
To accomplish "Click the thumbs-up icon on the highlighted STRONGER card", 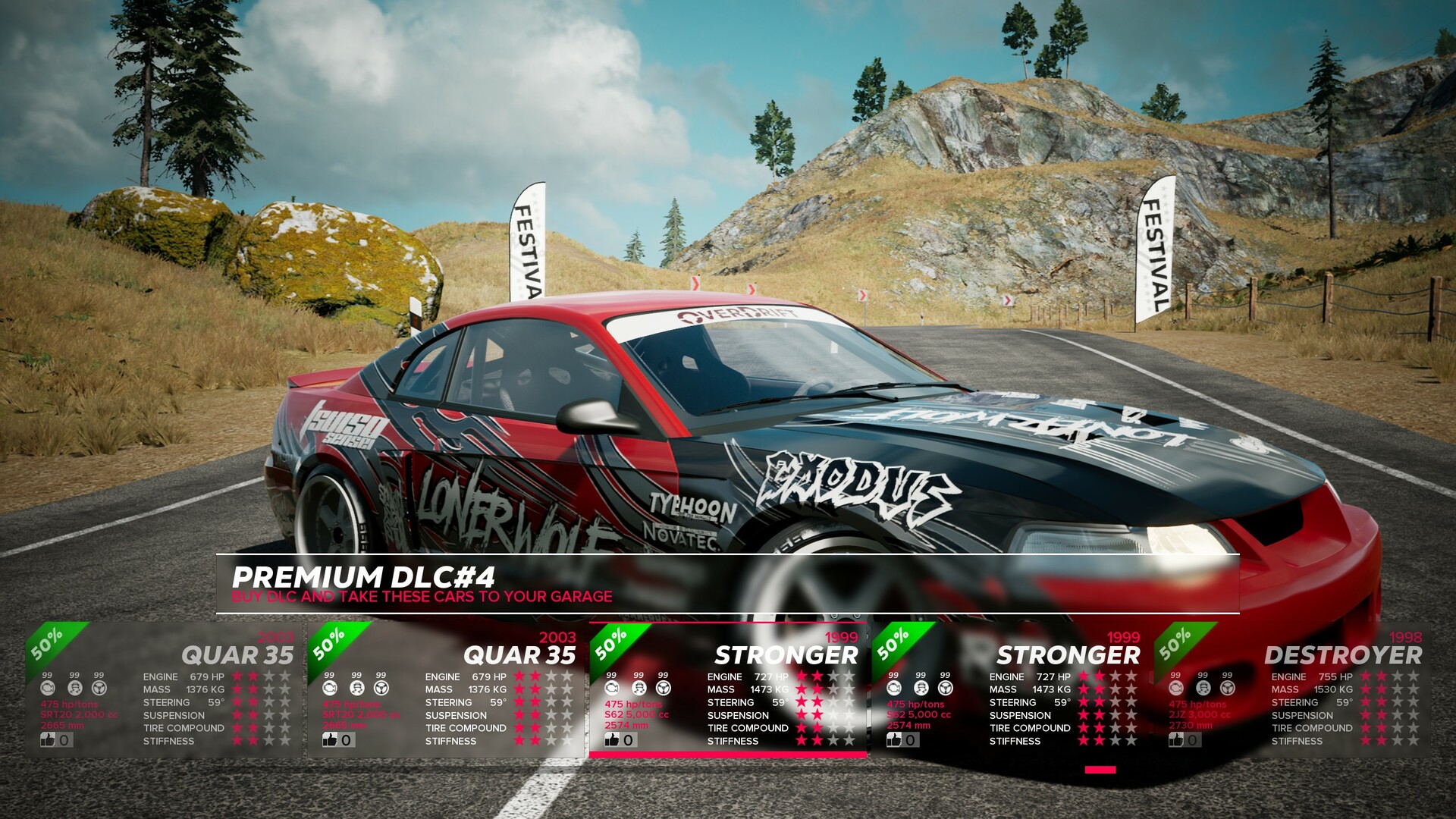I will tap(611, 739).
